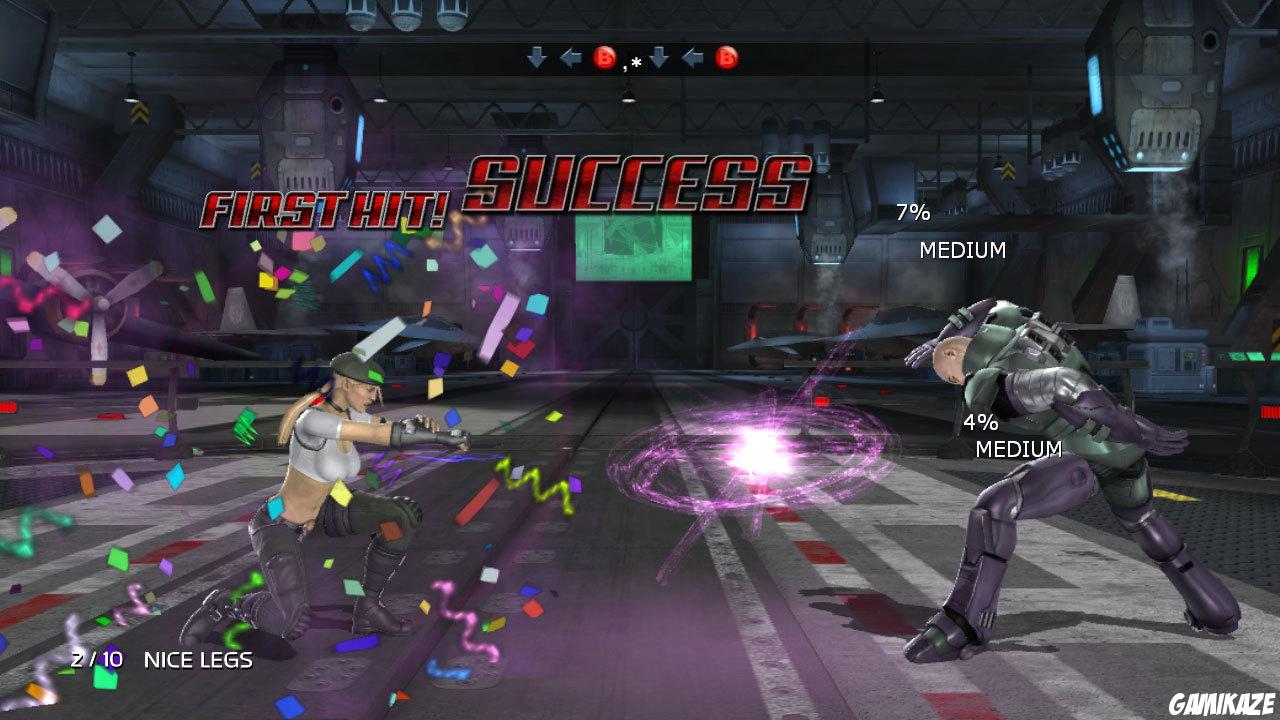Open the combo input bar at top
Screen dimensions: 1280x720
click(x=632, y=57)
